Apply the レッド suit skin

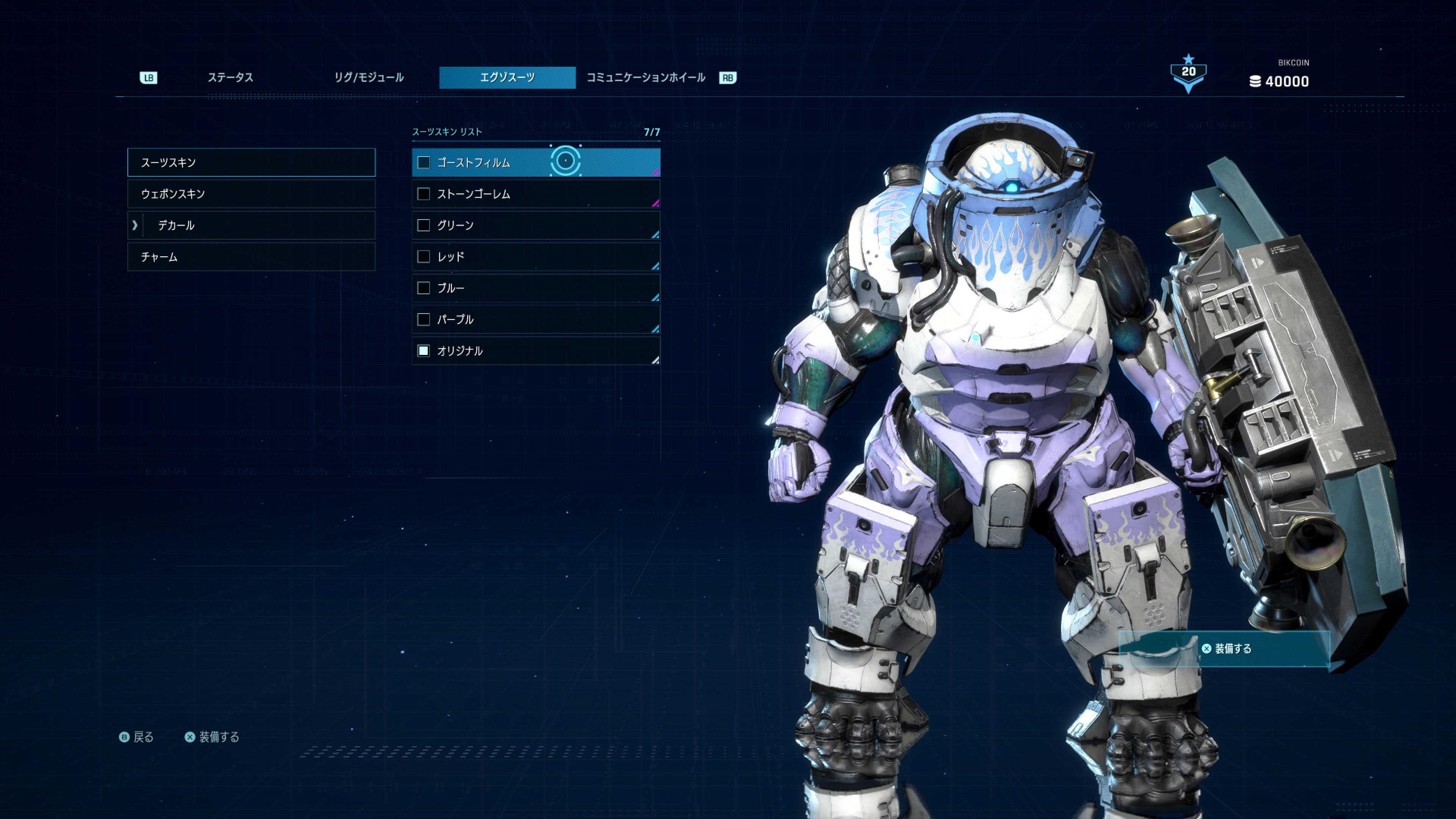[x=535, y=257]
